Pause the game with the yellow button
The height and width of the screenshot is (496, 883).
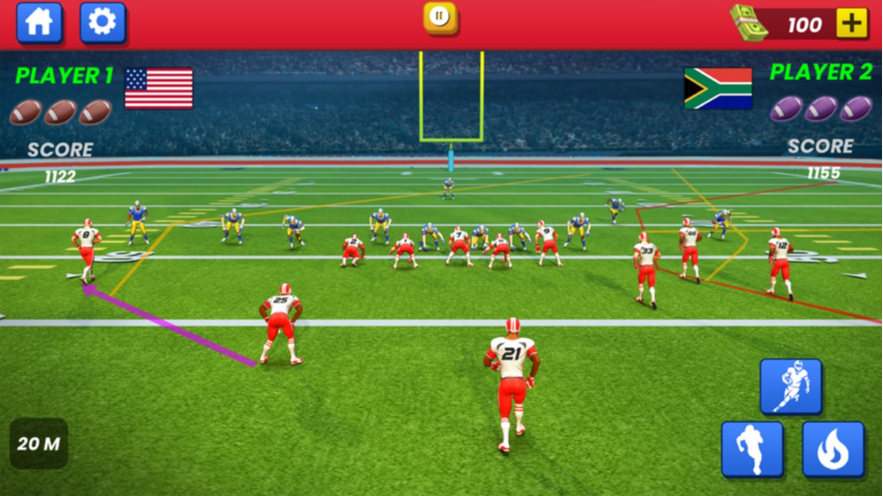pyautogui.click(x=440, y=16)
